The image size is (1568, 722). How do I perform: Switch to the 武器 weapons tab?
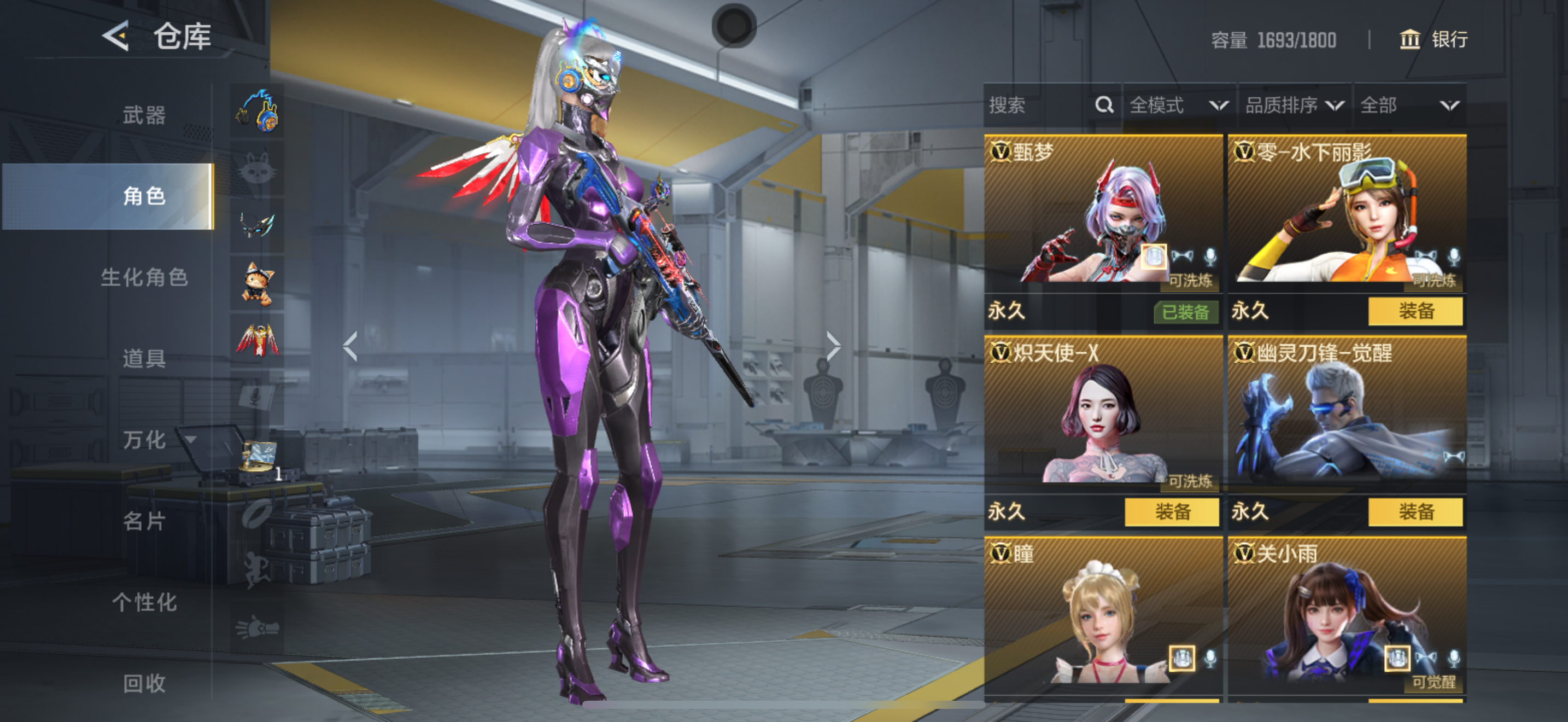pos(144,115)
